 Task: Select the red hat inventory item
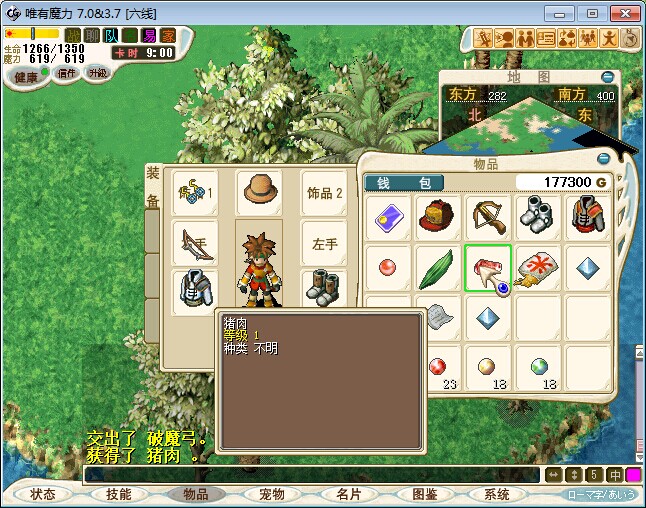pyautogui.click(x=438, y=217)
